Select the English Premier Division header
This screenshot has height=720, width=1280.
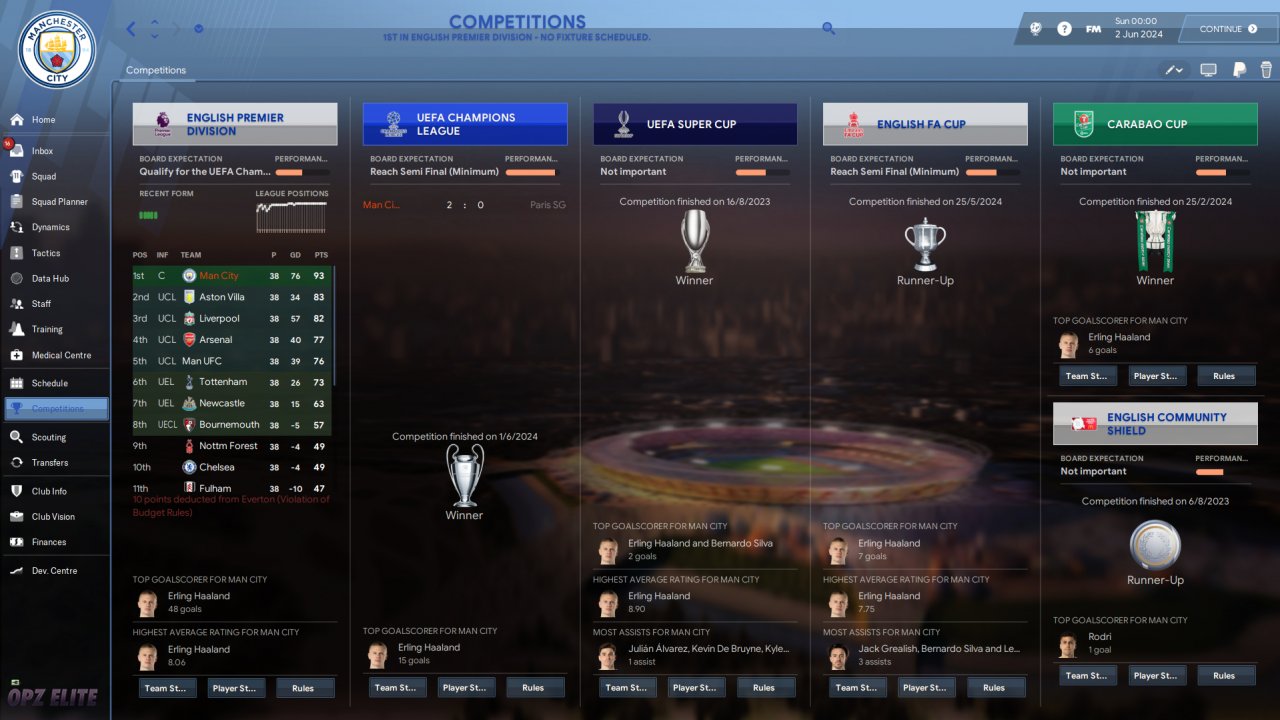[x=235, y=124]
